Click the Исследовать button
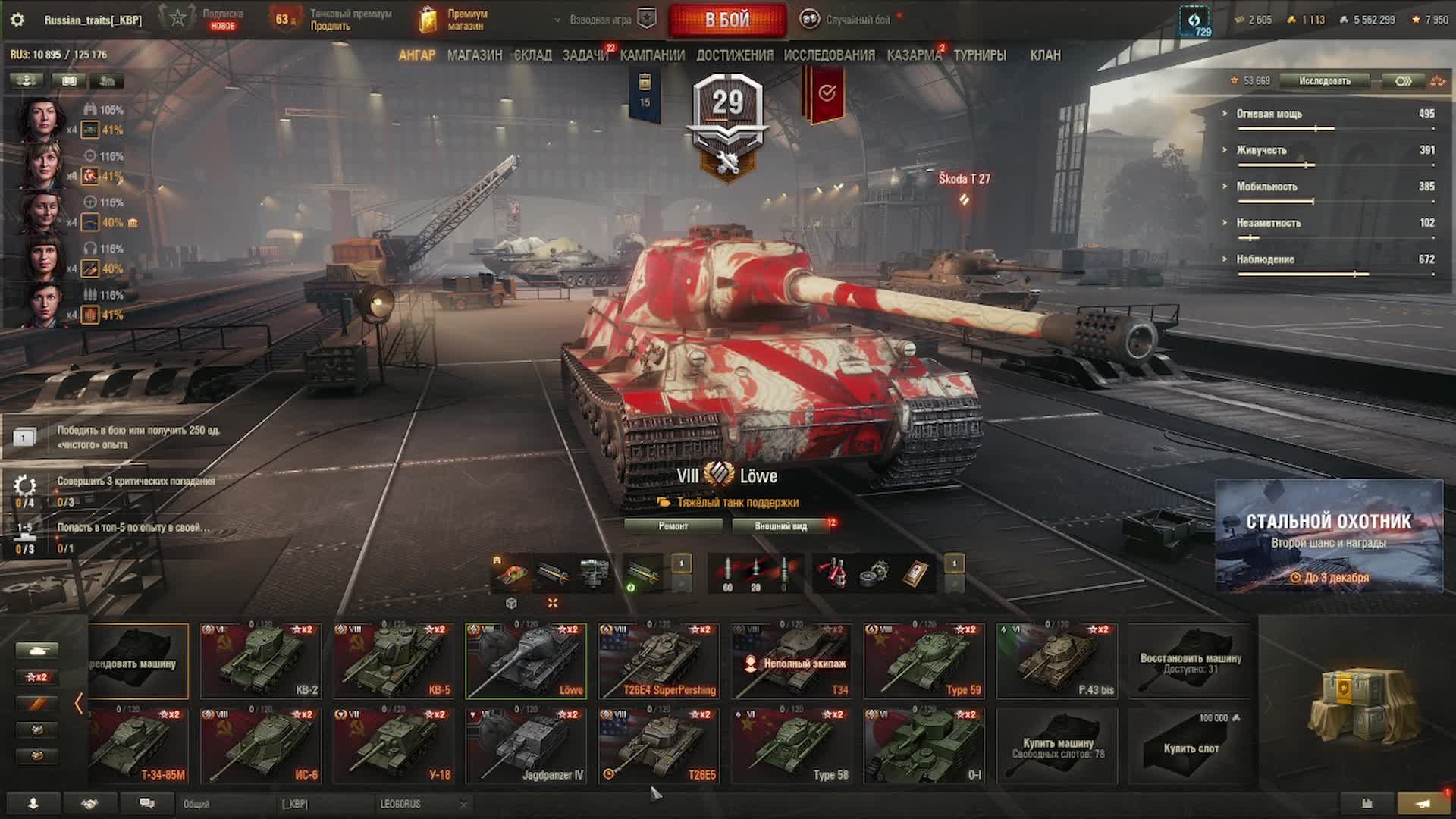Screen dimensions: 1456x819 pos(1324,81)
